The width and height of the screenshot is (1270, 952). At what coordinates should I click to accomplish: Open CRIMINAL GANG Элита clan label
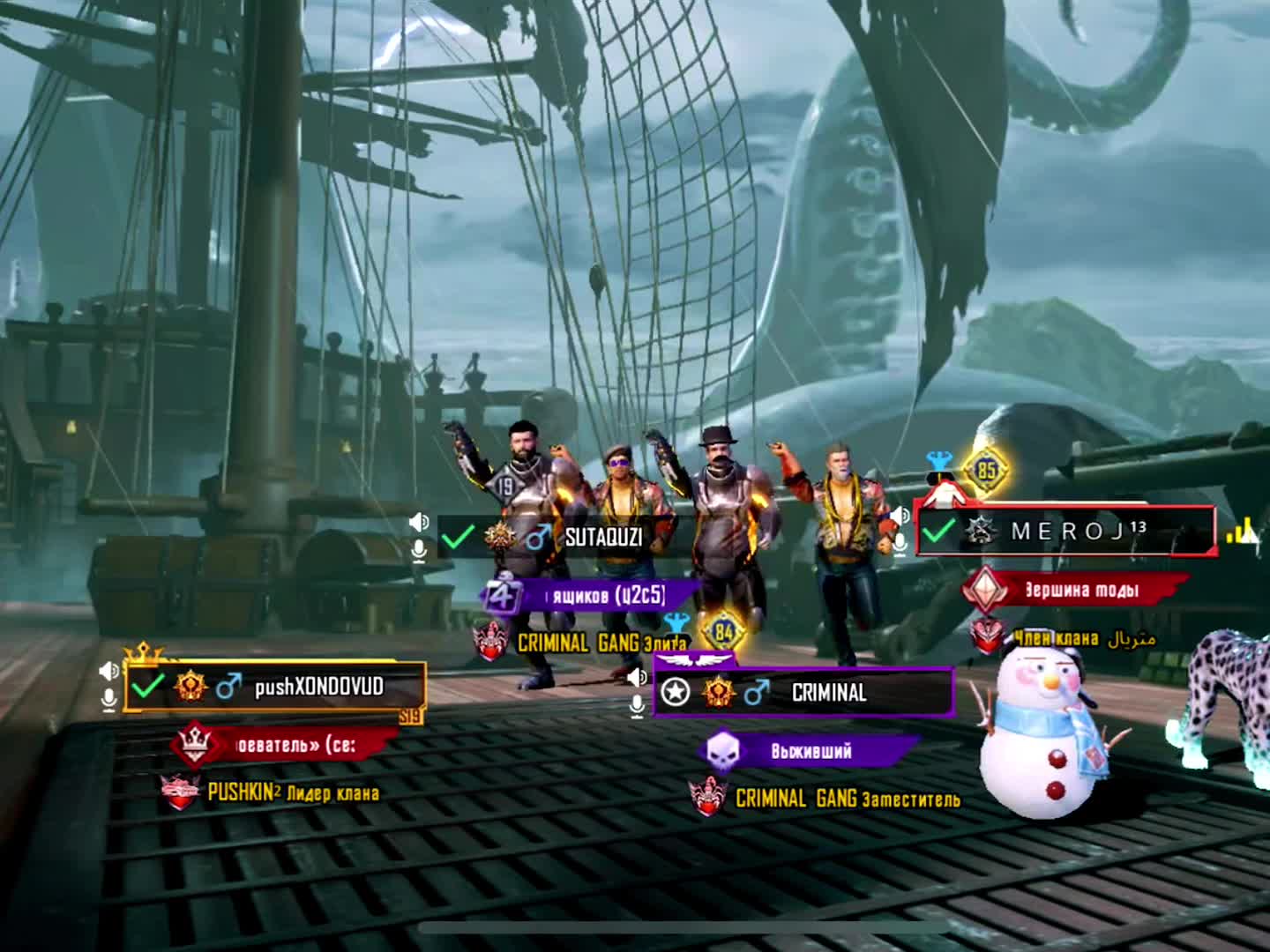pyautogui.click(x=600, y=643)
